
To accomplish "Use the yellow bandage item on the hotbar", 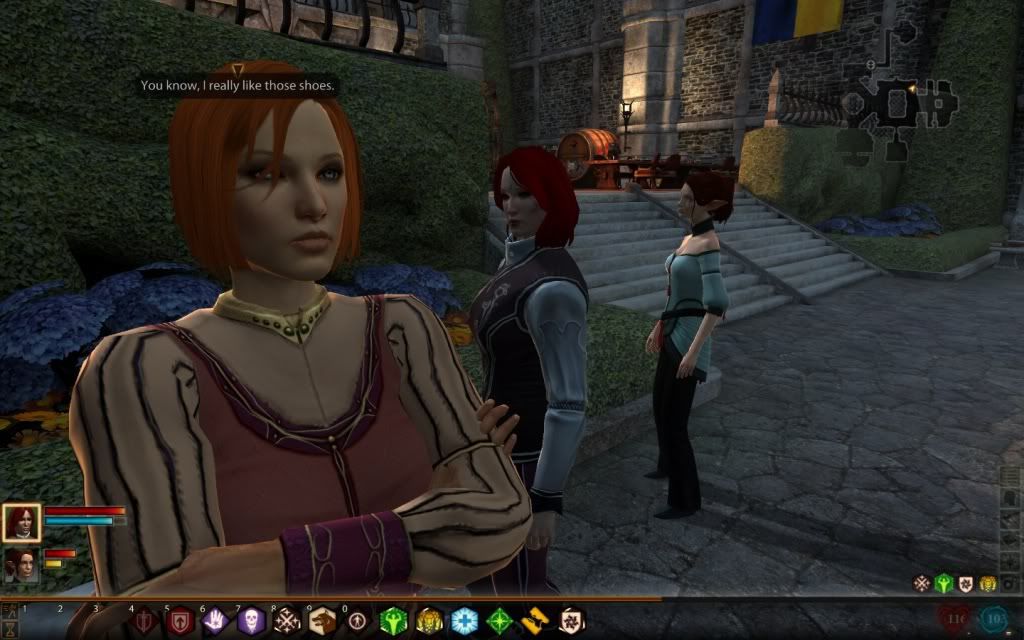I will pyautogui.click(x=536, y=621).
